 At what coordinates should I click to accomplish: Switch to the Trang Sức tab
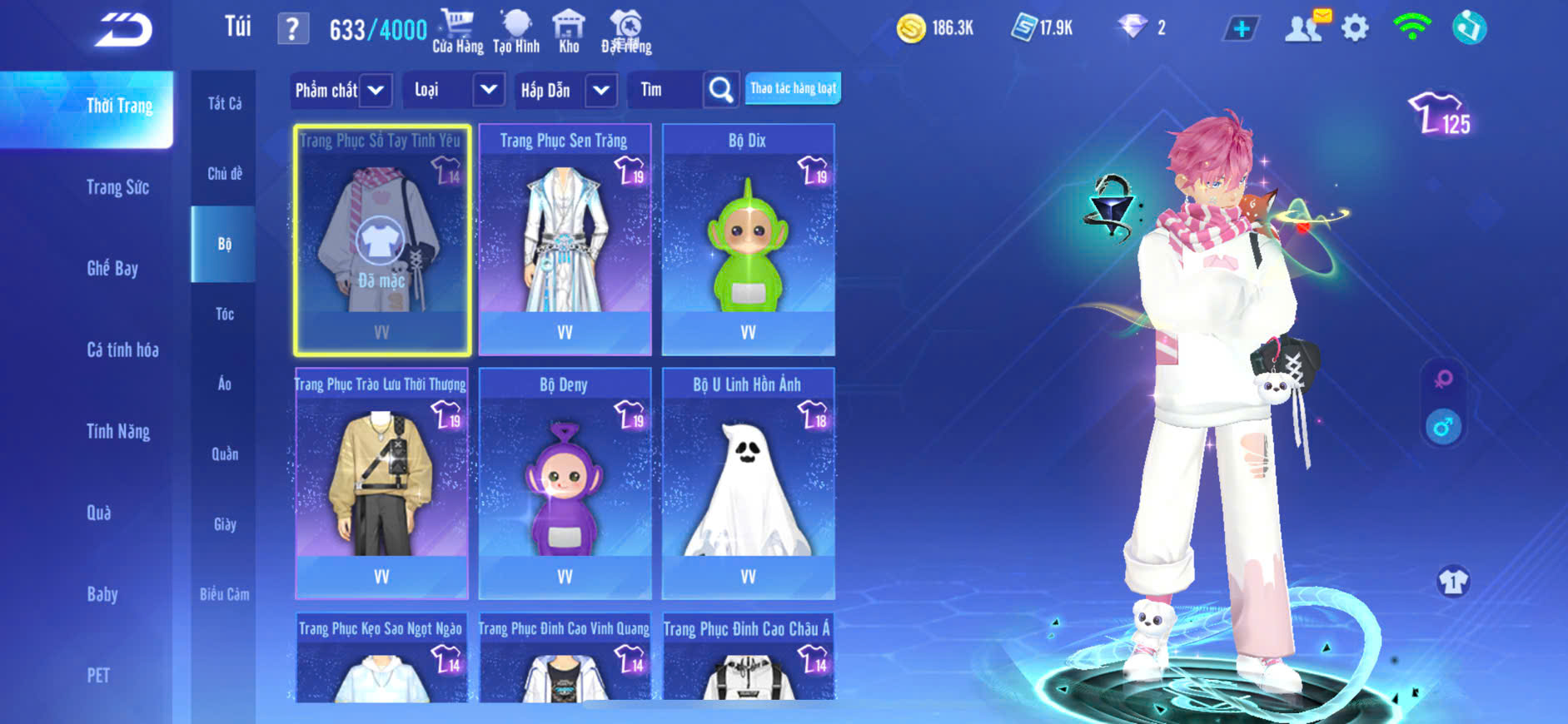(x=117, y=187)
